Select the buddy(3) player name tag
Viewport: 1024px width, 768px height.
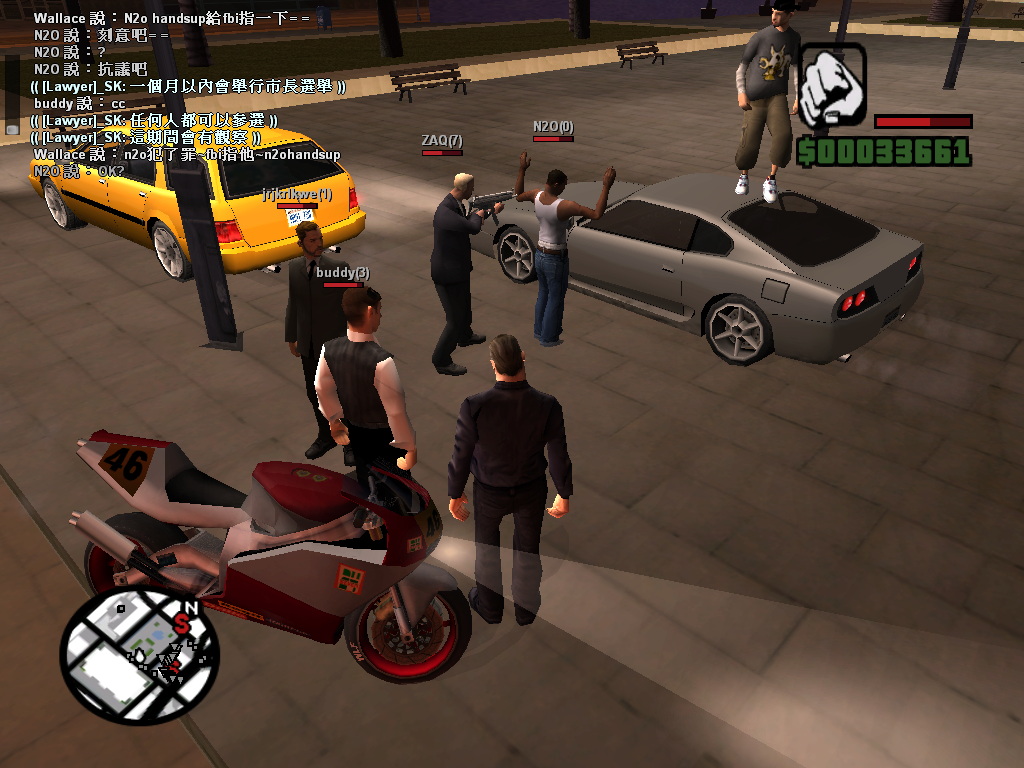point(343,272)
